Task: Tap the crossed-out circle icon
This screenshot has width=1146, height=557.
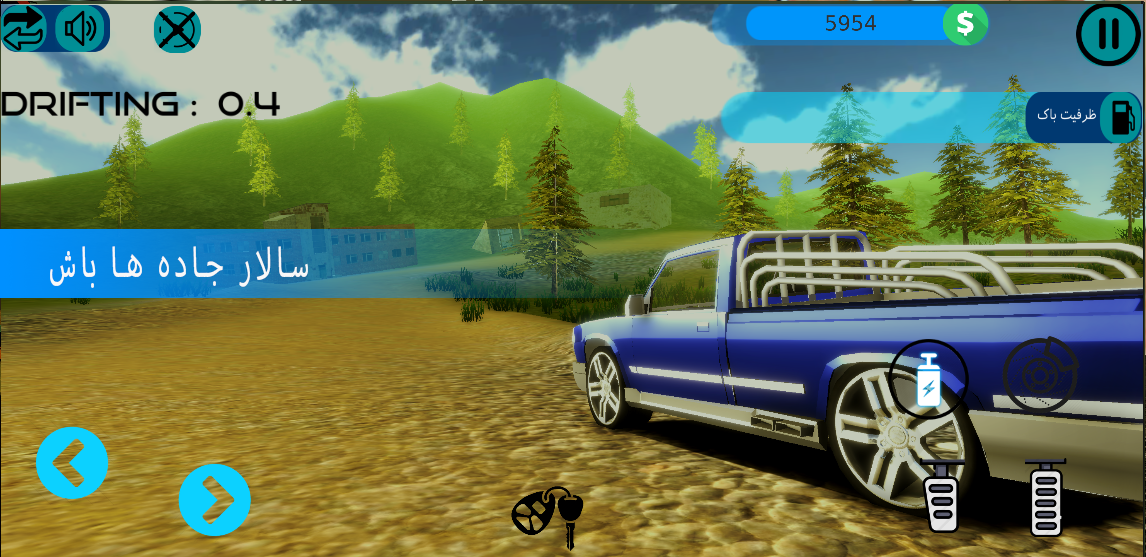Action: 177,30
